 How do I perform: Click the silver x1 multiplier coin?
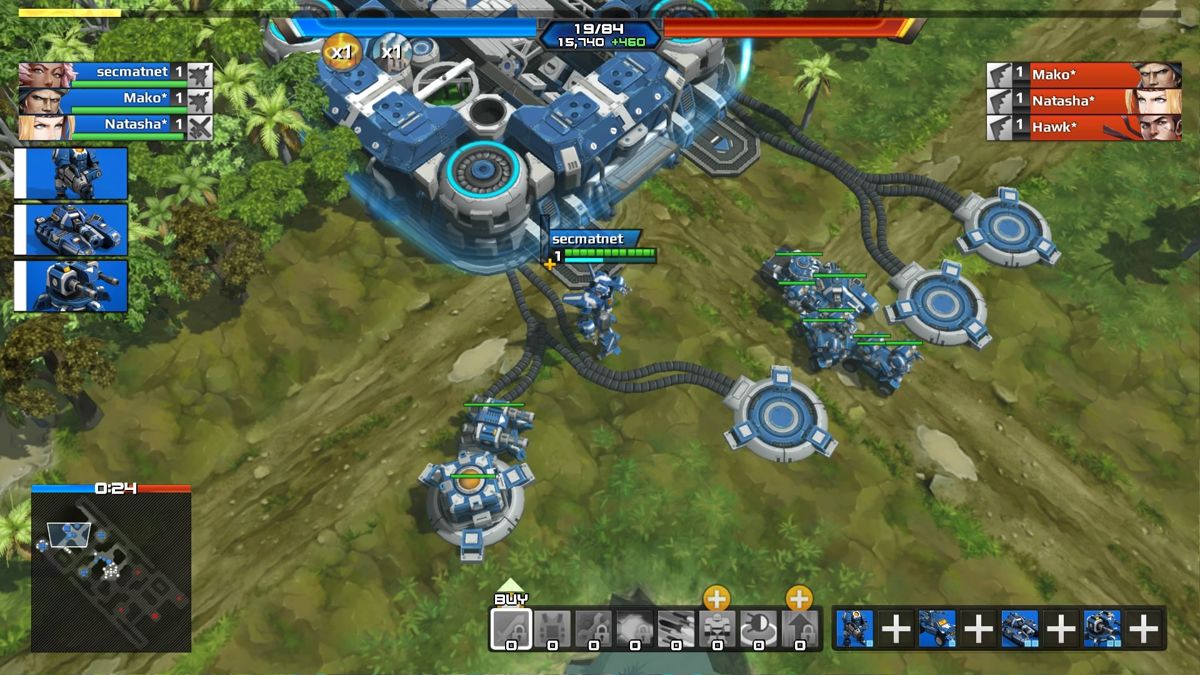pos(390,50)
